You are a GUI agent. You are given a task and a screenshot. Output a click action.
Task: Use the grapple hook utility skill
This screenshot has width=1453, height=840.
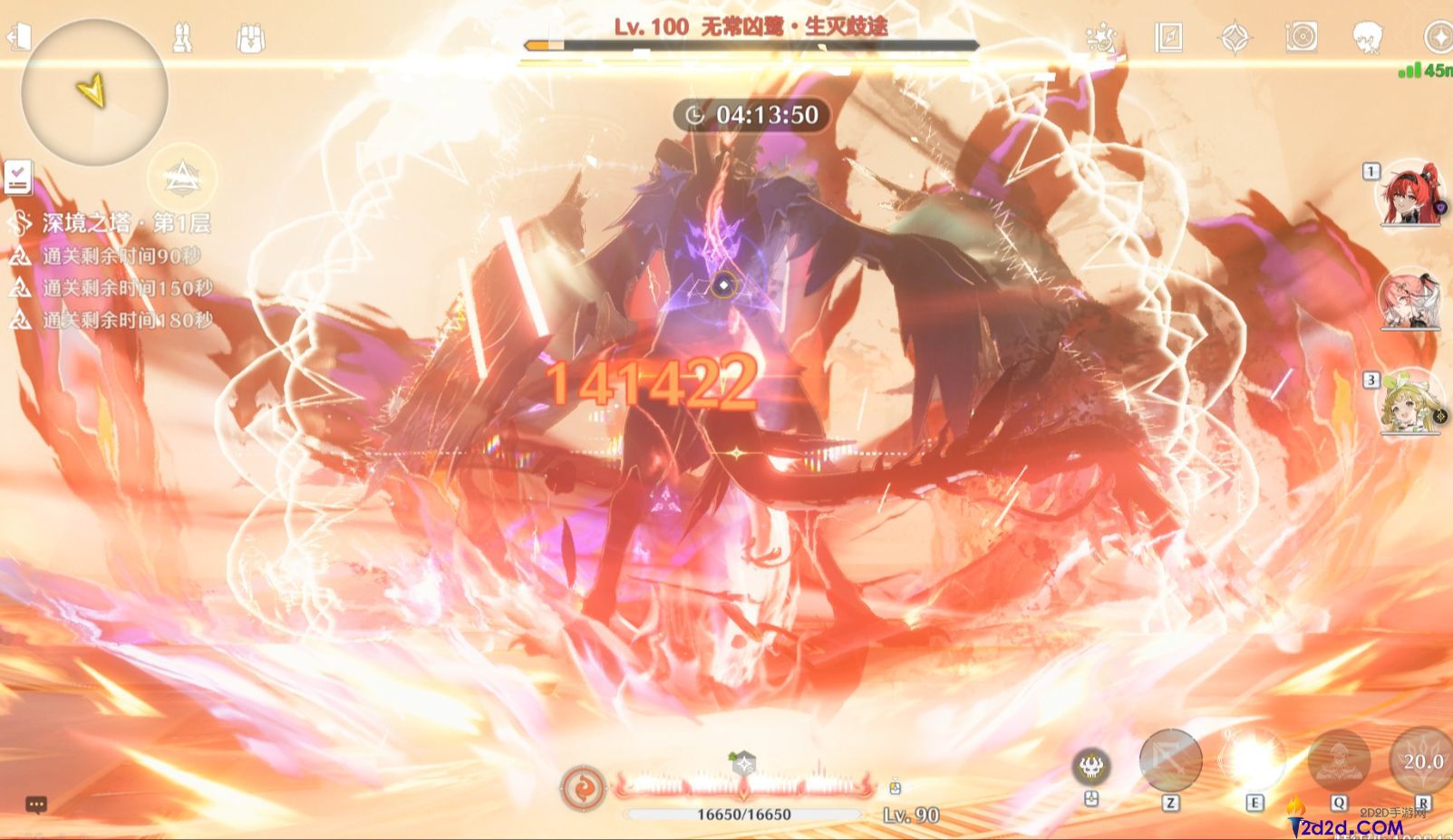(x=1170, y=760)
